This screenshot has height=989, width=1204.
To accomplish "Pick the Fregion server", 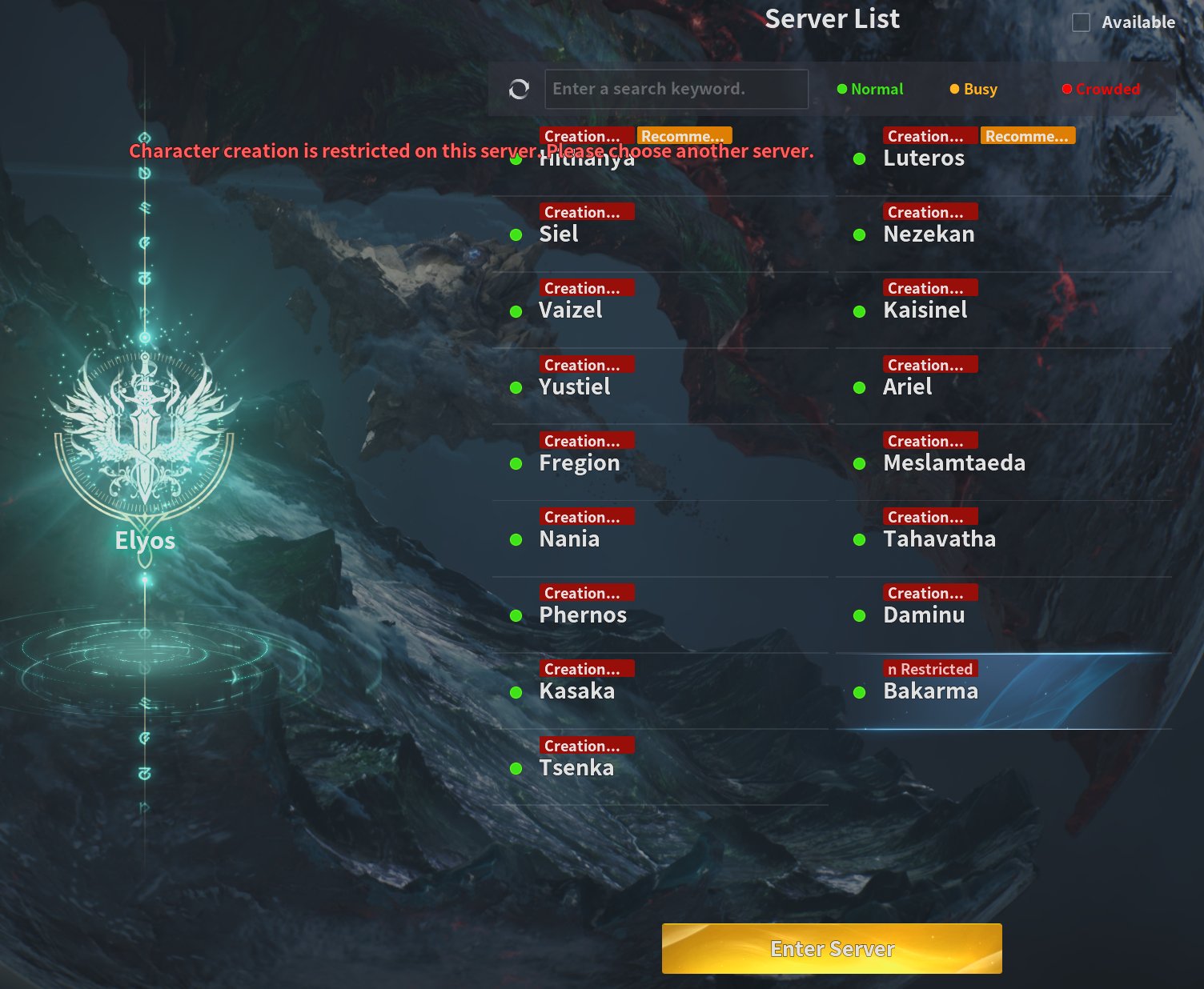I will click(579, 463).
